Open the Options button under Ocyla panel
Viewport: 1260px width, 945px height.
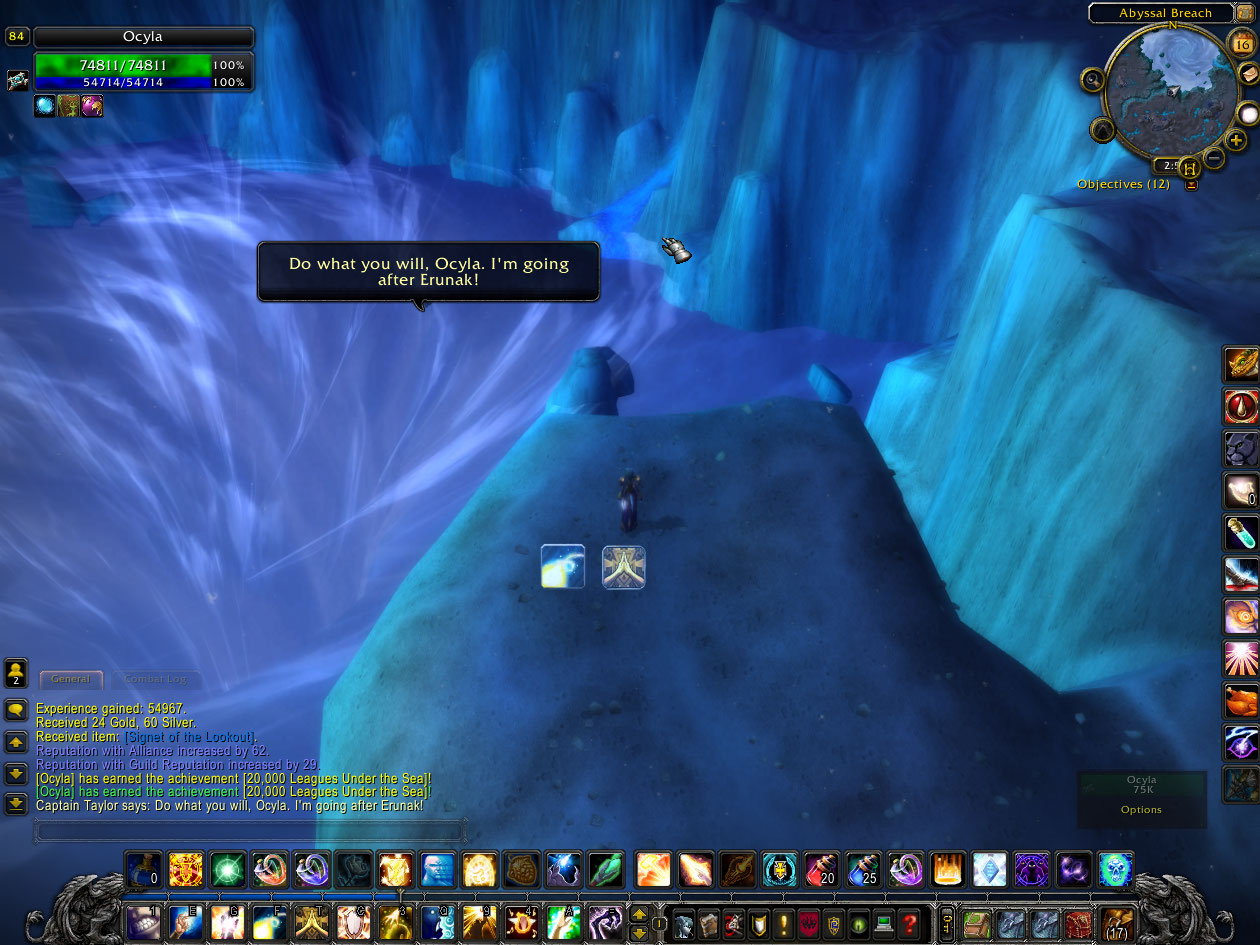1141,810
